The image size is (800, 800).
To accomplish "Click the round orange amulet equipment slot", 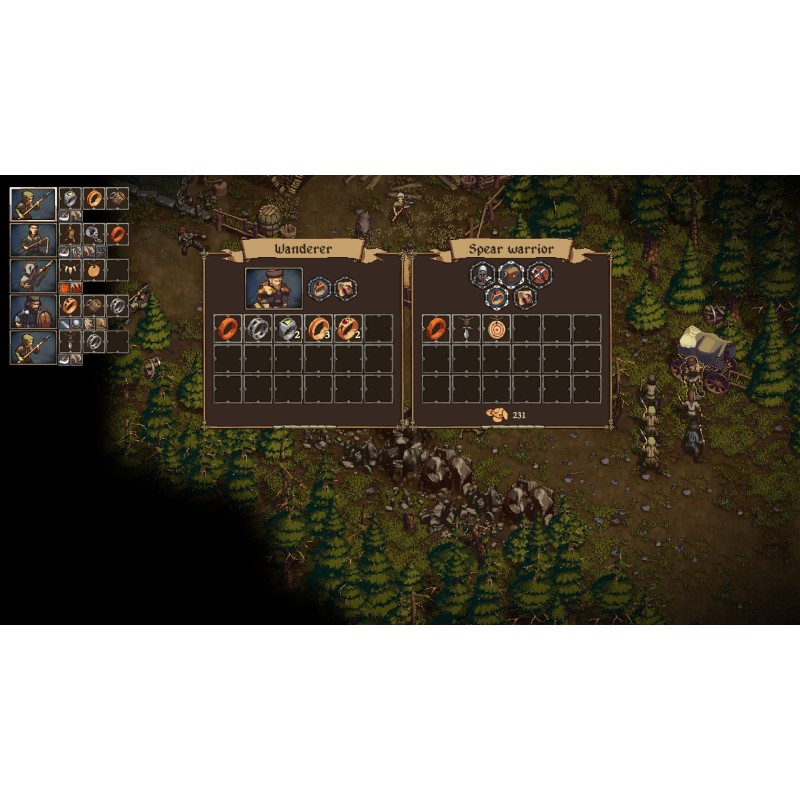I will (x=94, y=270).
